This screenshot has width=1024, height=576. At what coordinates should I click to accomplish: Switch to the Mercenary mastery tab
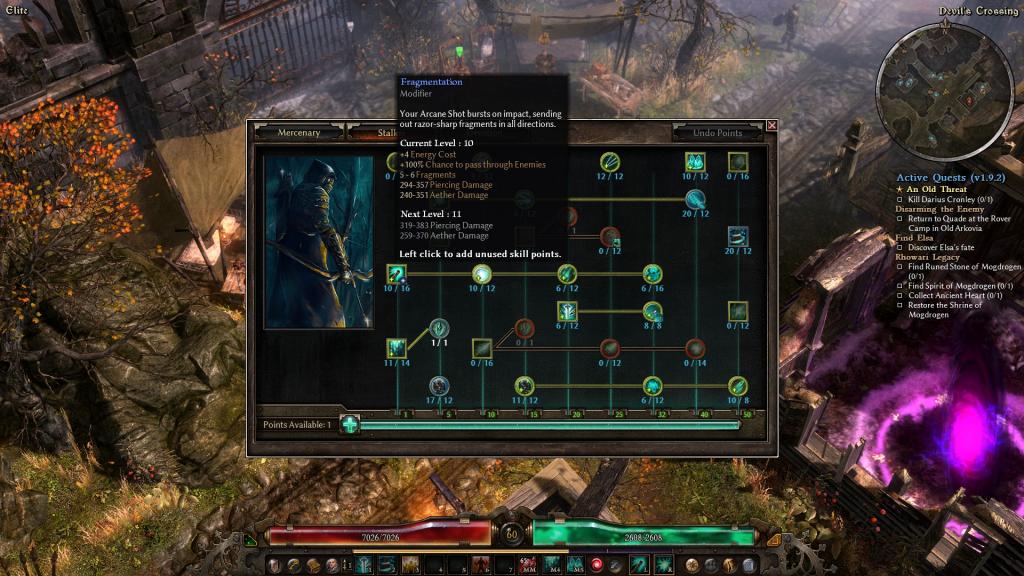pyautogui.click(x=299, y=132)
